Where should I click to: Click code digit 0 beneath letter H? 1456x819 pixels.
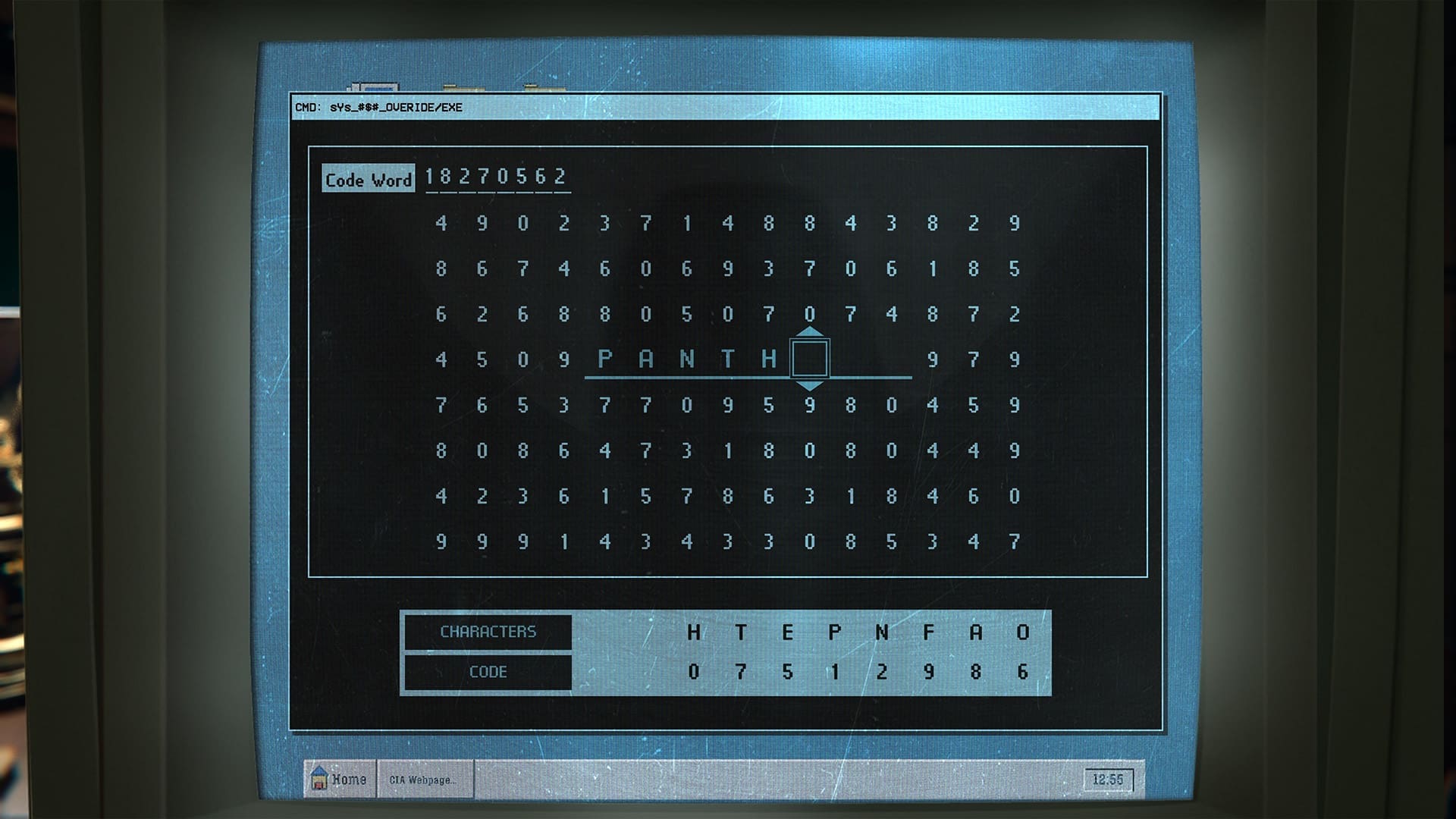pos(692,671)
